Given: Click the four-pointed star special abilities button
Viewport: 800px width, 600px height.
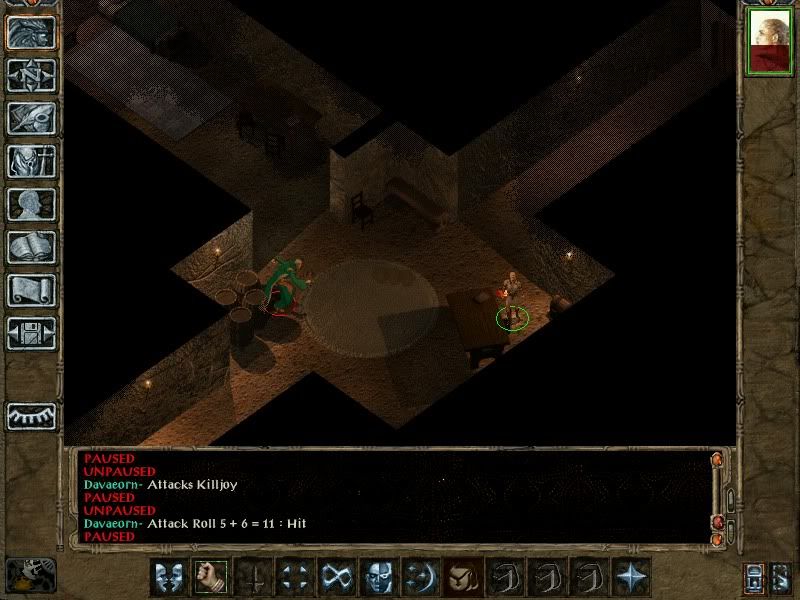Looking at the screenshot, I should (631, 577).
